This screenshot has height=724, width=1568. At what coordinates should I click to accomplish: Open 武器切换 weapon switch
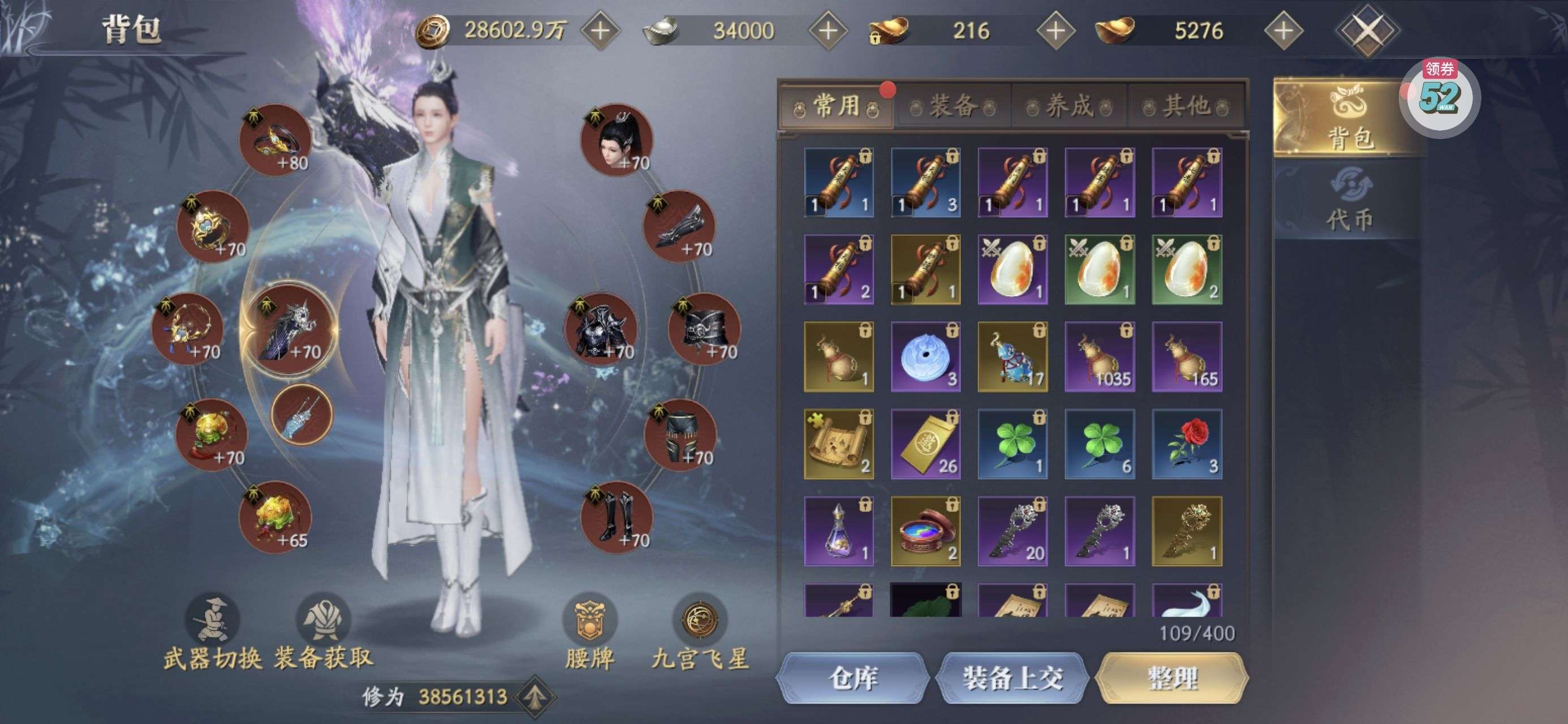tap(212, 633)
